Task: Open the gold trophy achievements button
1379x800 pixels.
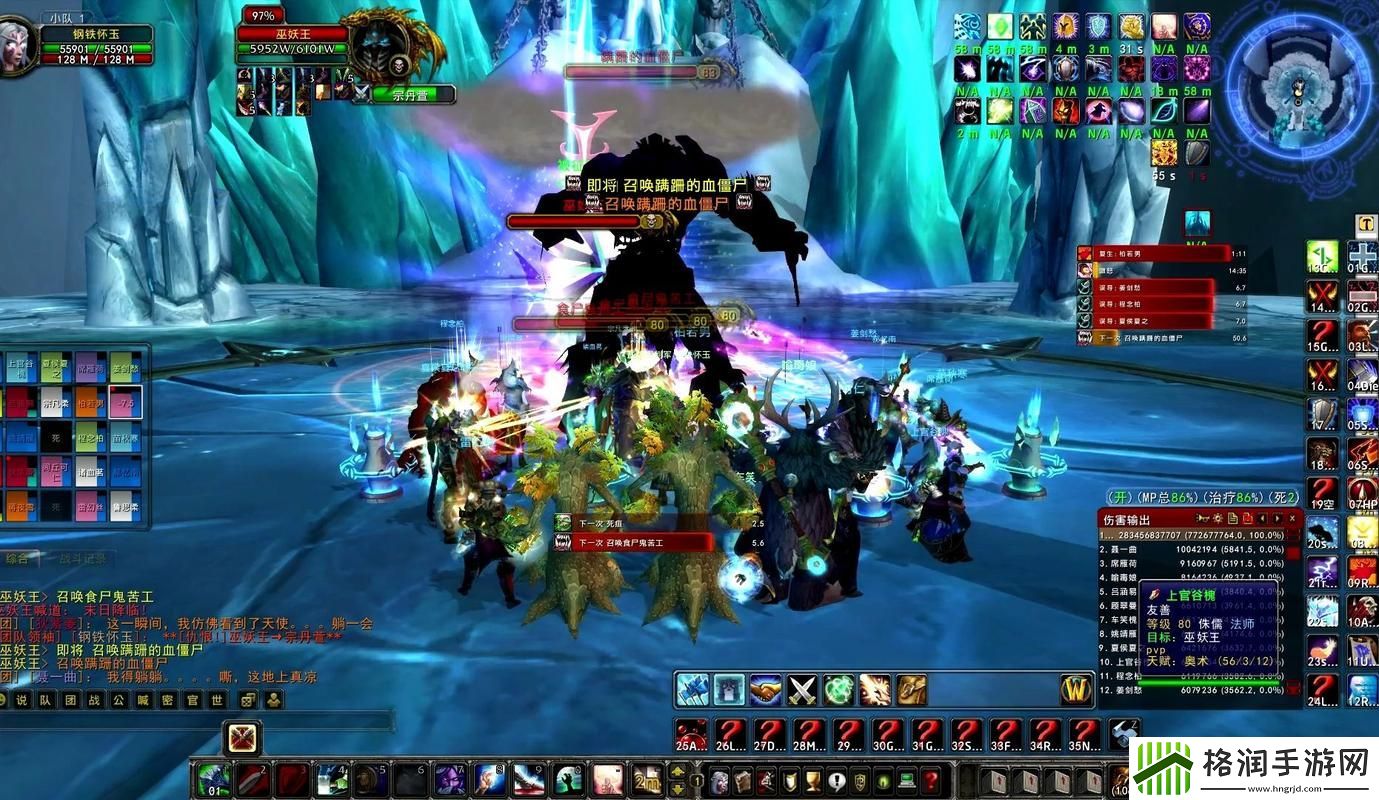Action: tap(812, 779)
